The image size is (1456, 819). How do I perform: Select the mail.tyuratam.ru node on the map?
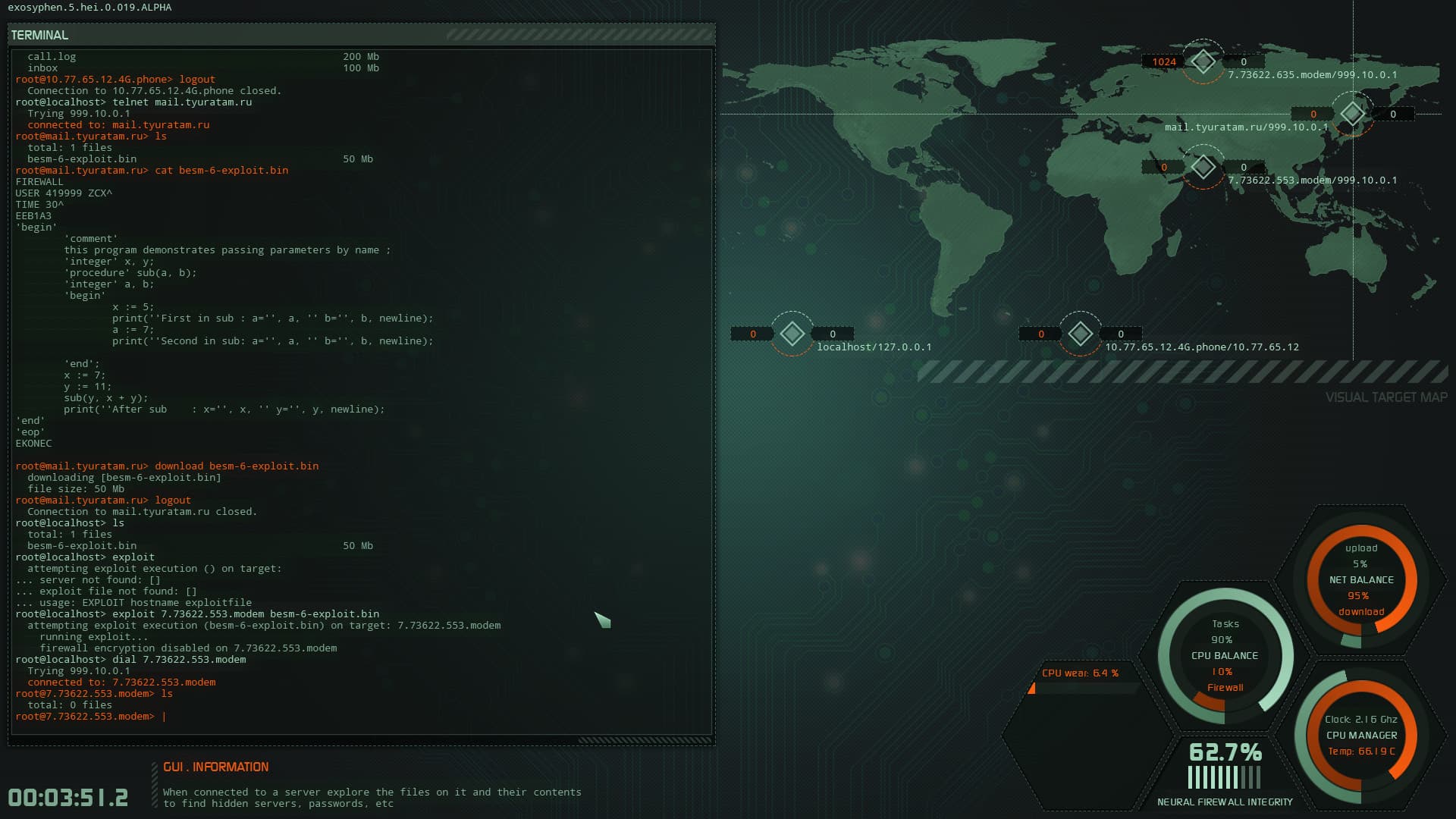pos(1351,115)
